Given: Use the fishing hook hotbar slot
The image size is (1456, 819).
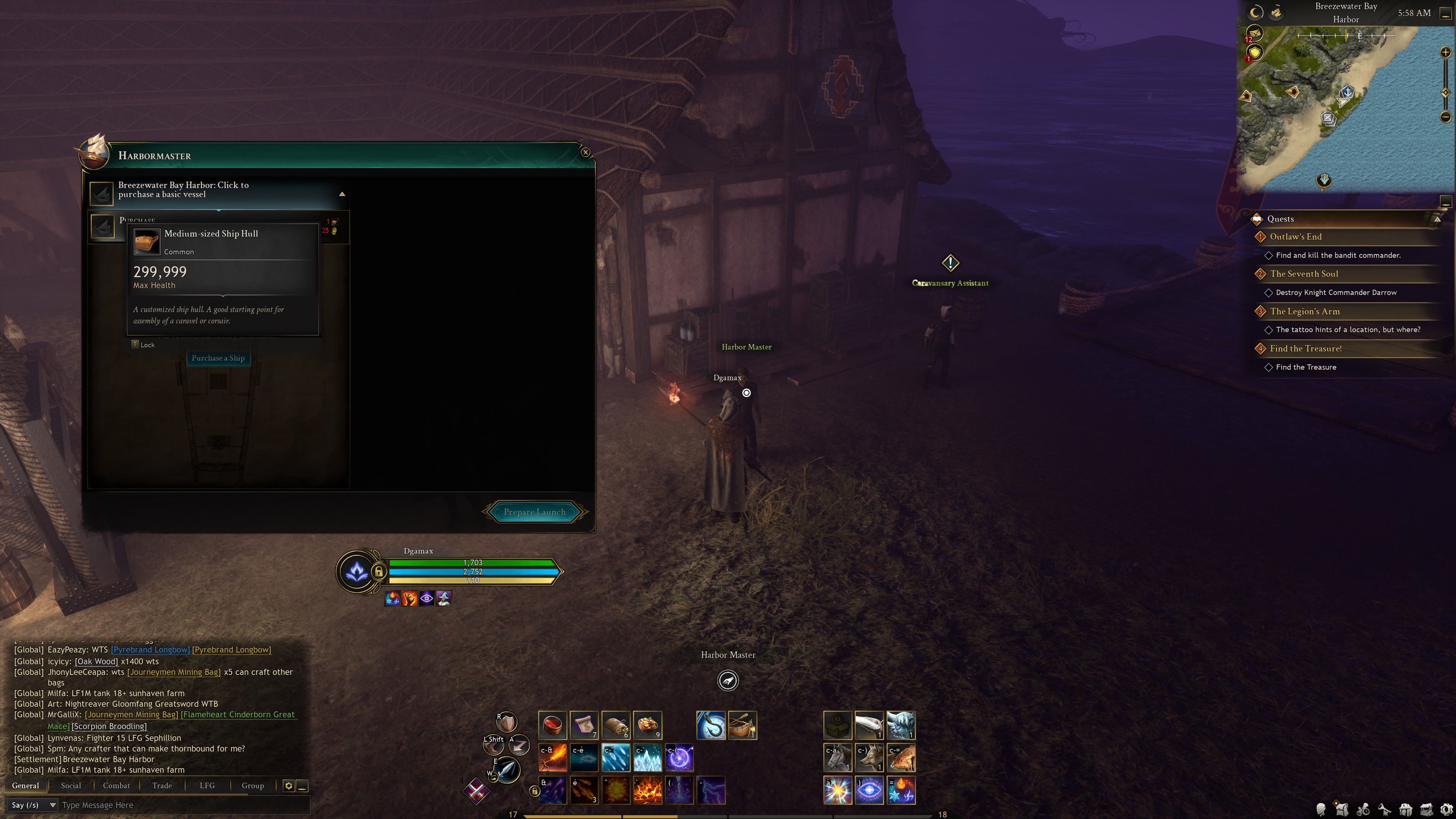Looking at the screenshot, I should [711, 725].
